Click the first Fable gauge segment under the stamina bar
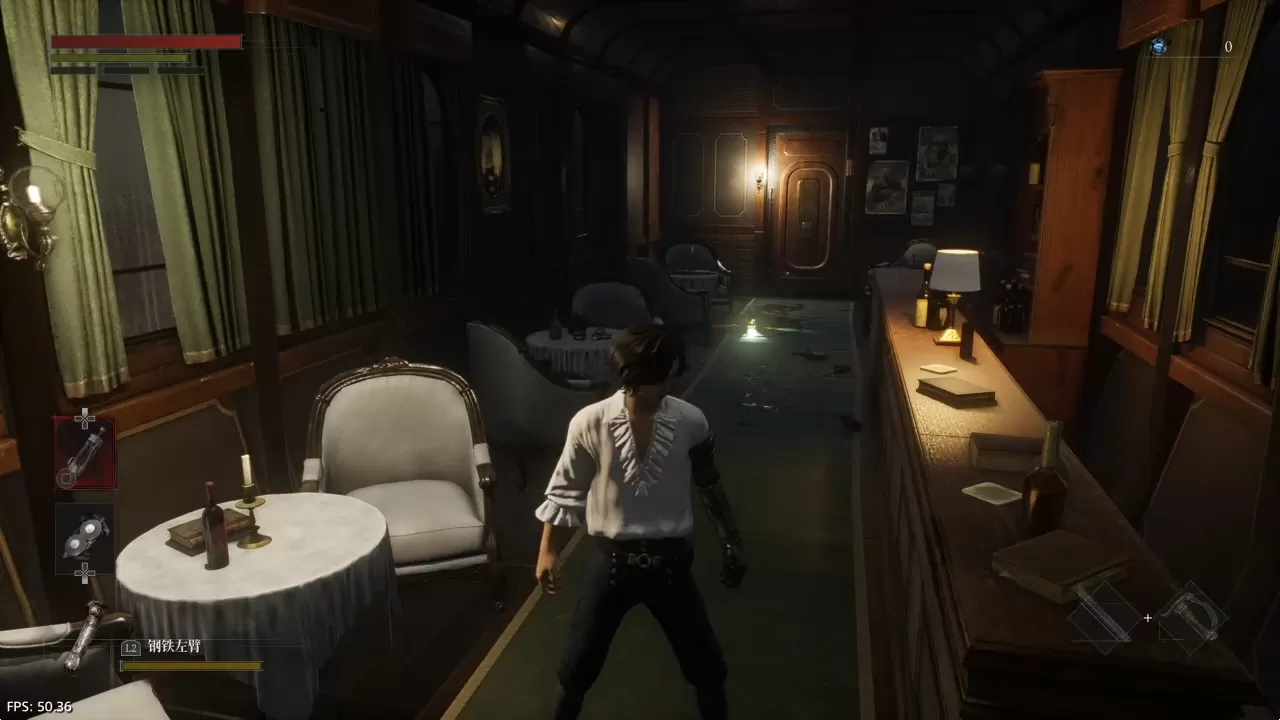This screenshot has height=720, width=1280. 72,70
